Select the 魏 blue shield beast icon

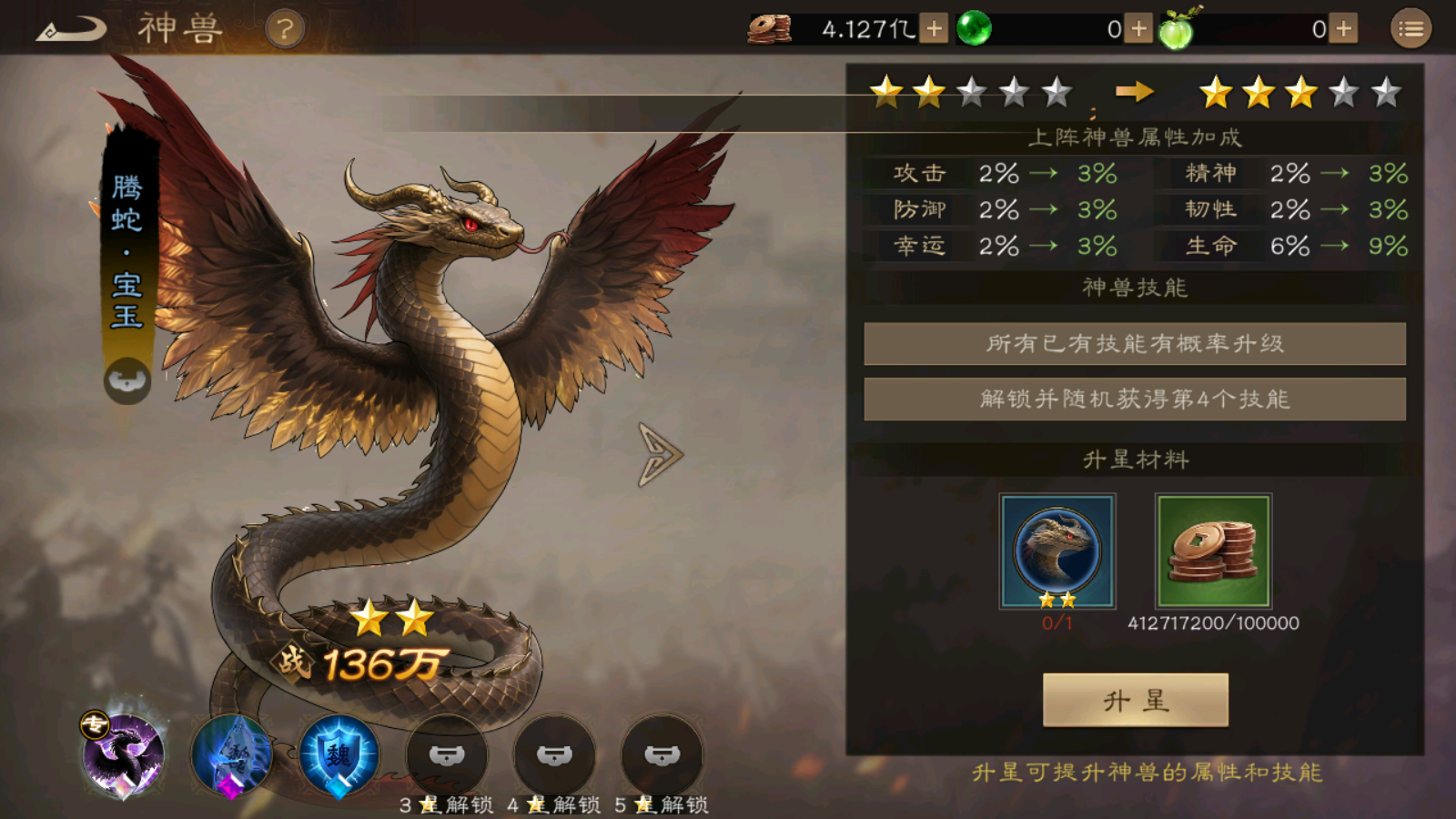click(337, 756)
